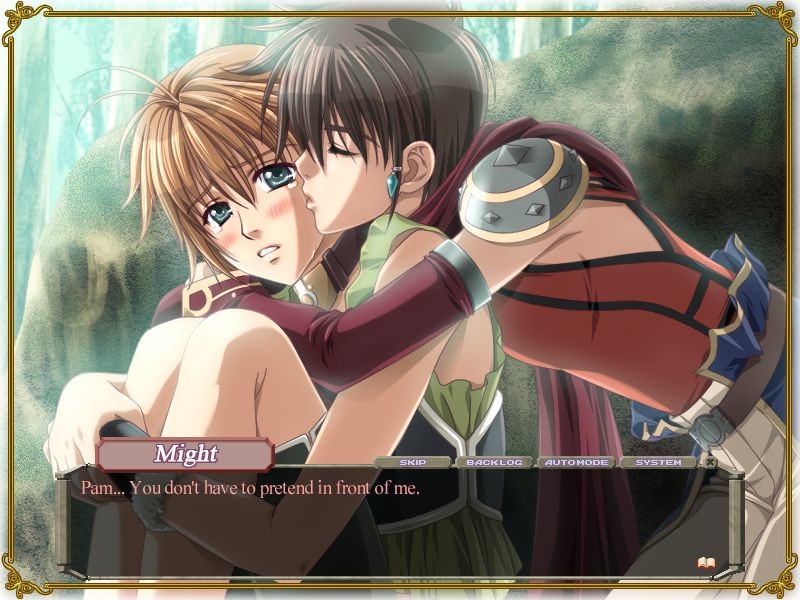This screenshot has height=600, width=800.
Task: Open the SYSTEM menu
Action: pos(658,462)
